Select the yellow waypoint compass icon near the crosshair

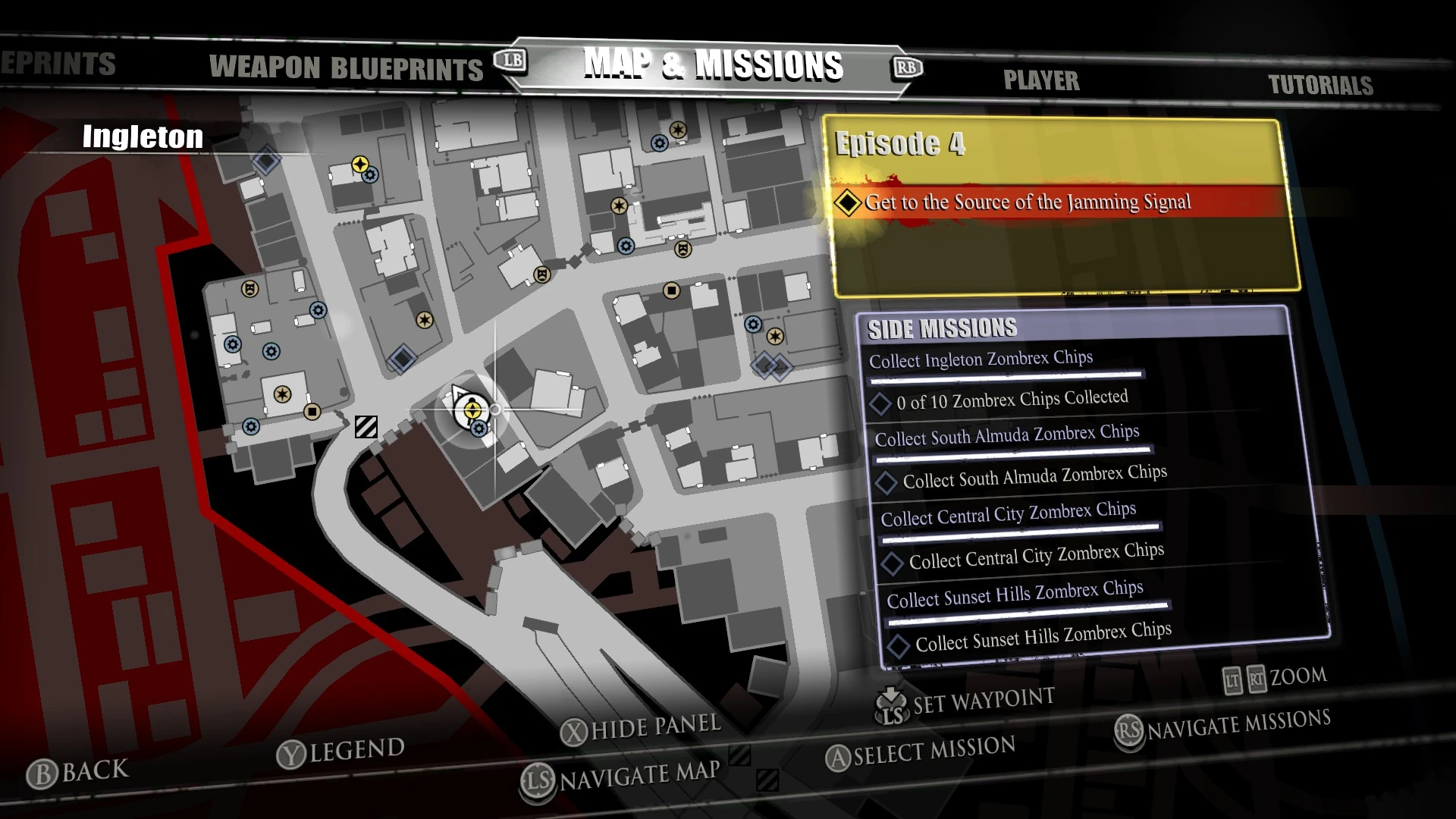click(472, 410)
